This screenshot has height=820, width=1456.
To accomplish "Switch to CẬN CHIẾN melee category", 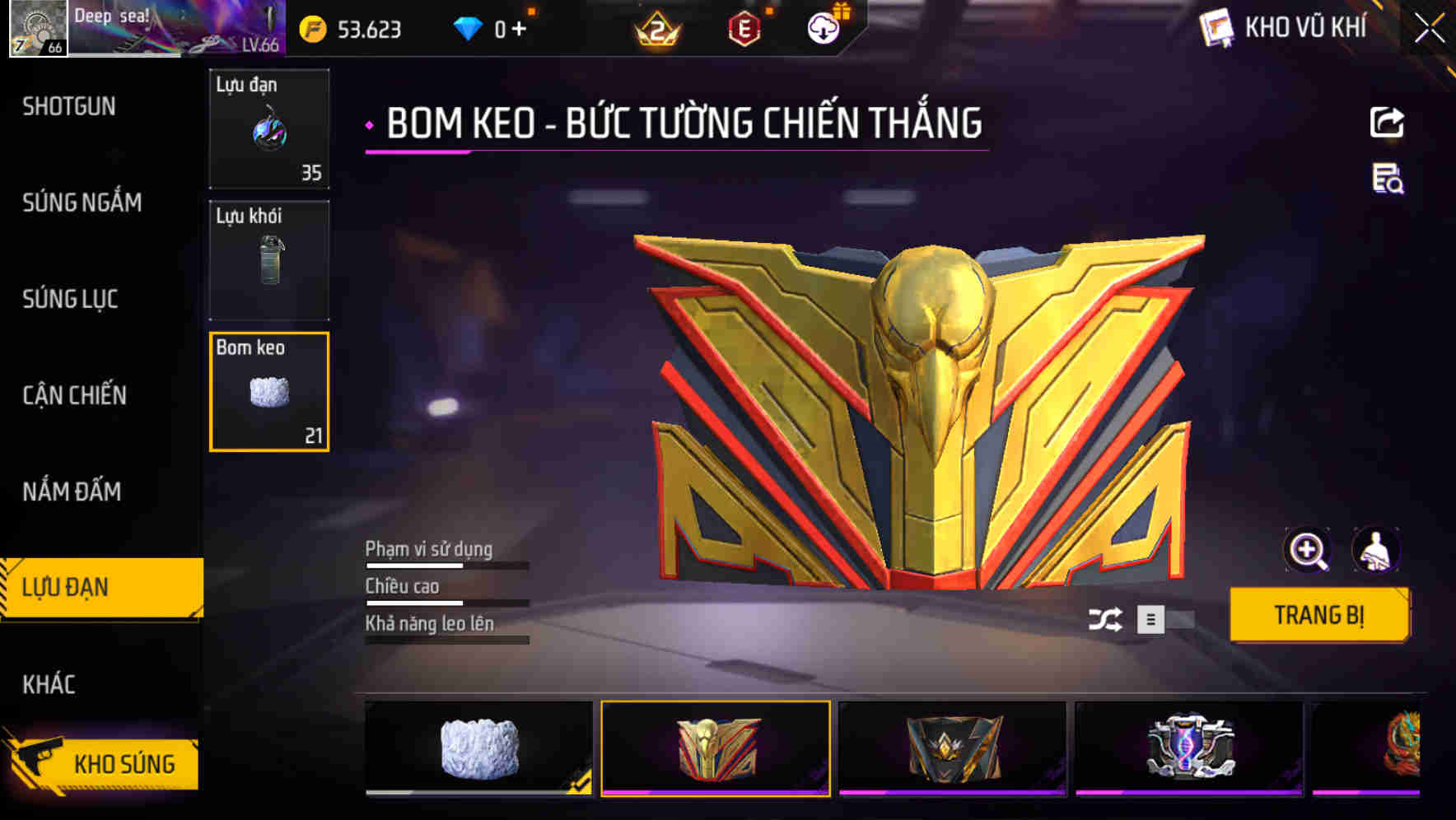I will click(72, 396).
